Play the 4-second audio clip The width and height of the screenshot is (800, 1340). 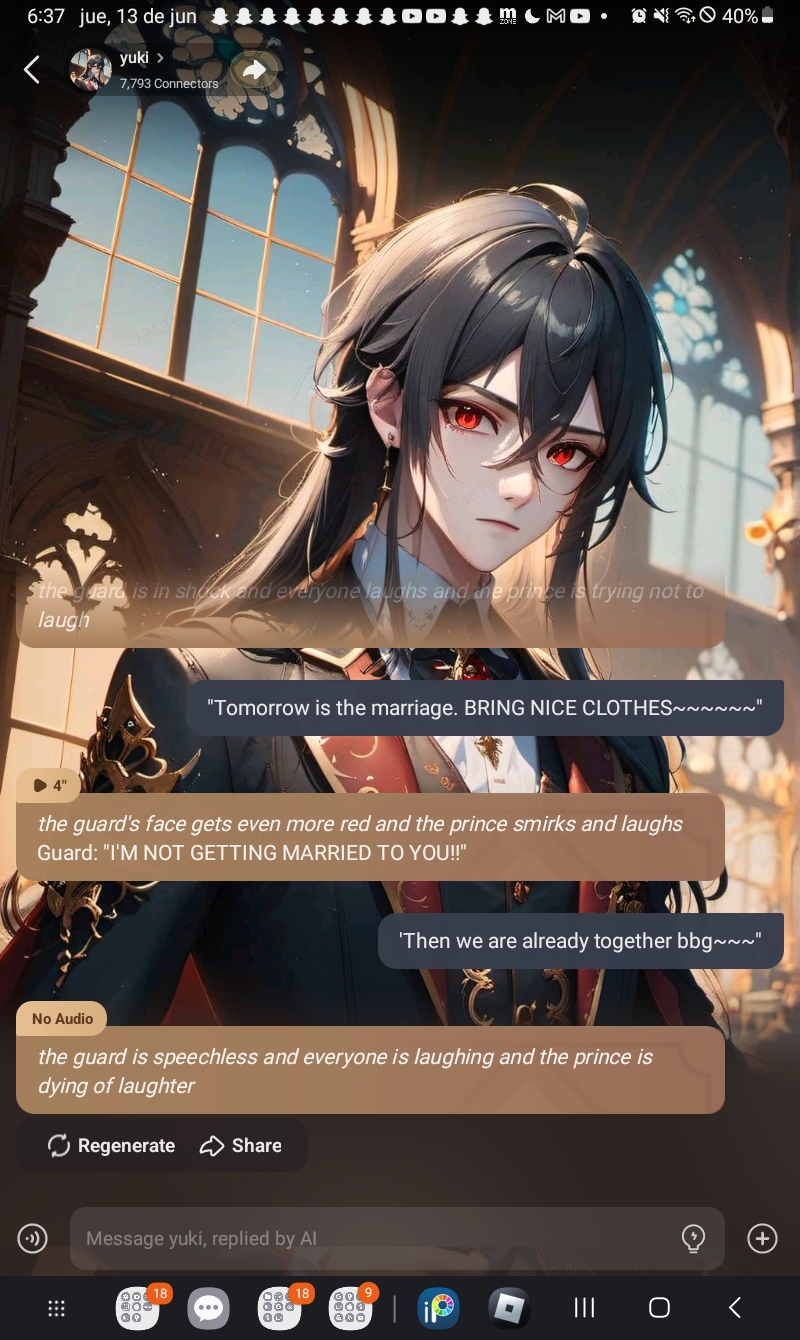point(49,785)
